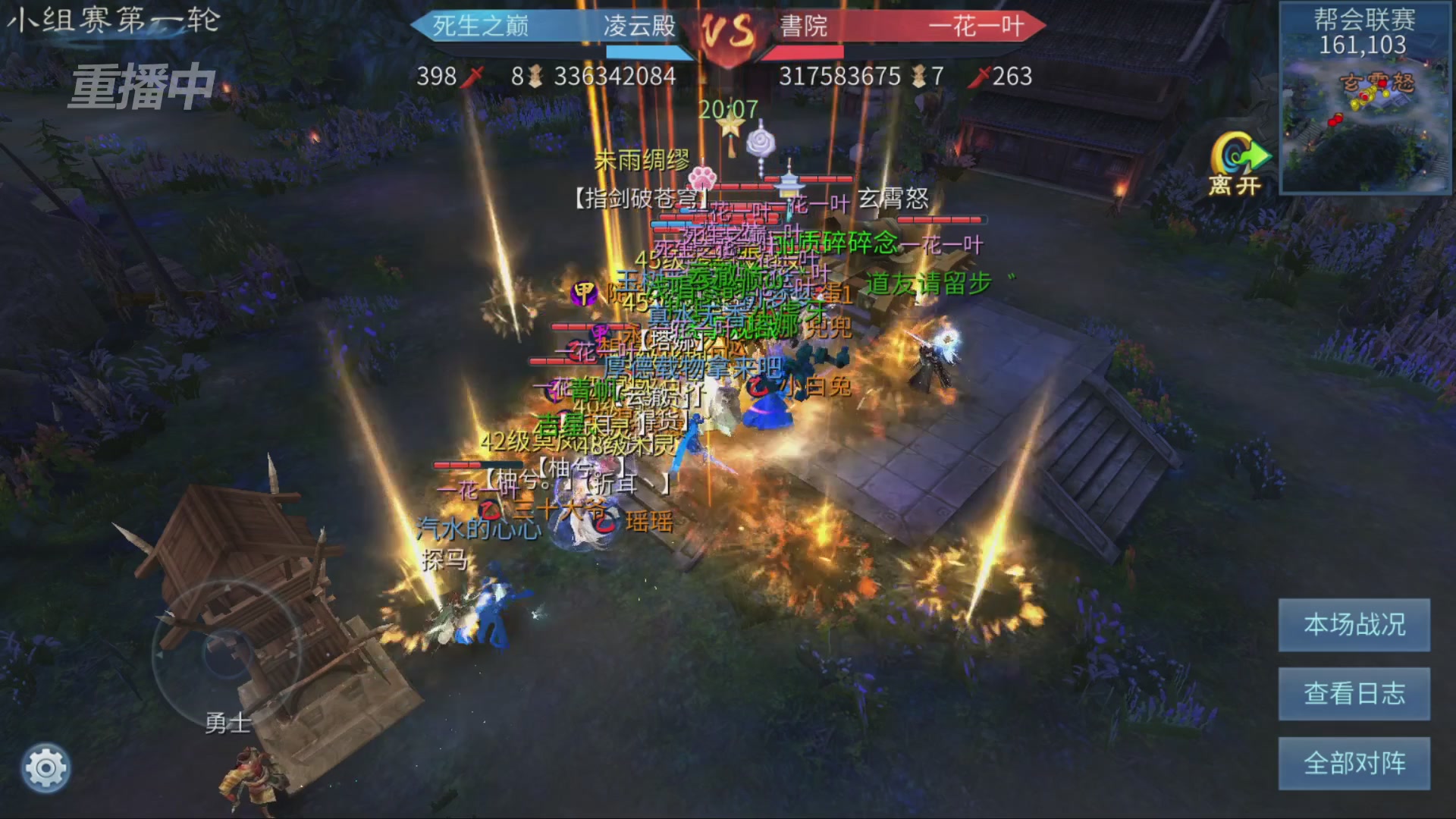
Task: Open the gear settings icon
Action: [x=46, y=768]
